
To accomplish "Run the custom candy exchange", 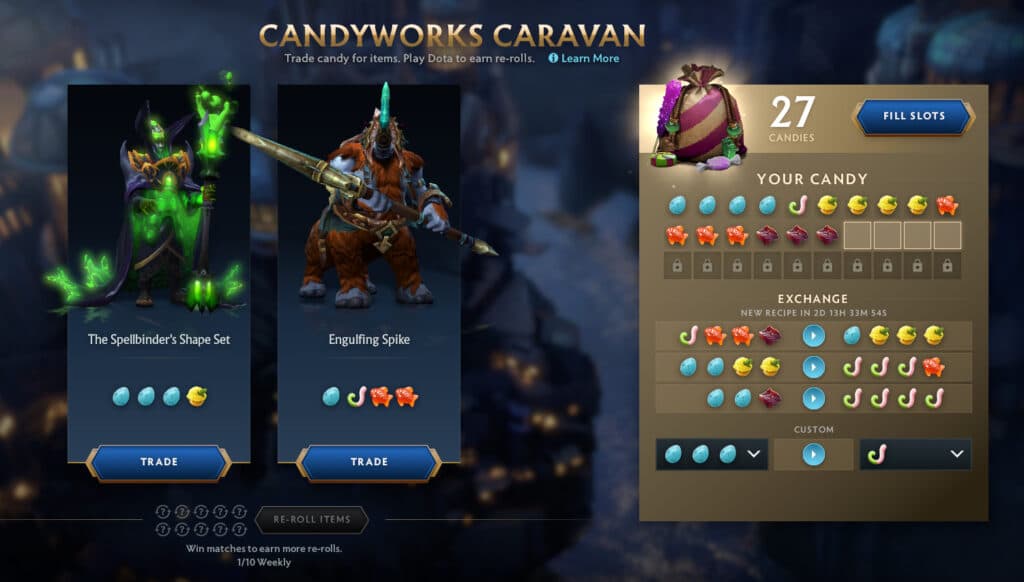I will 813,454.
